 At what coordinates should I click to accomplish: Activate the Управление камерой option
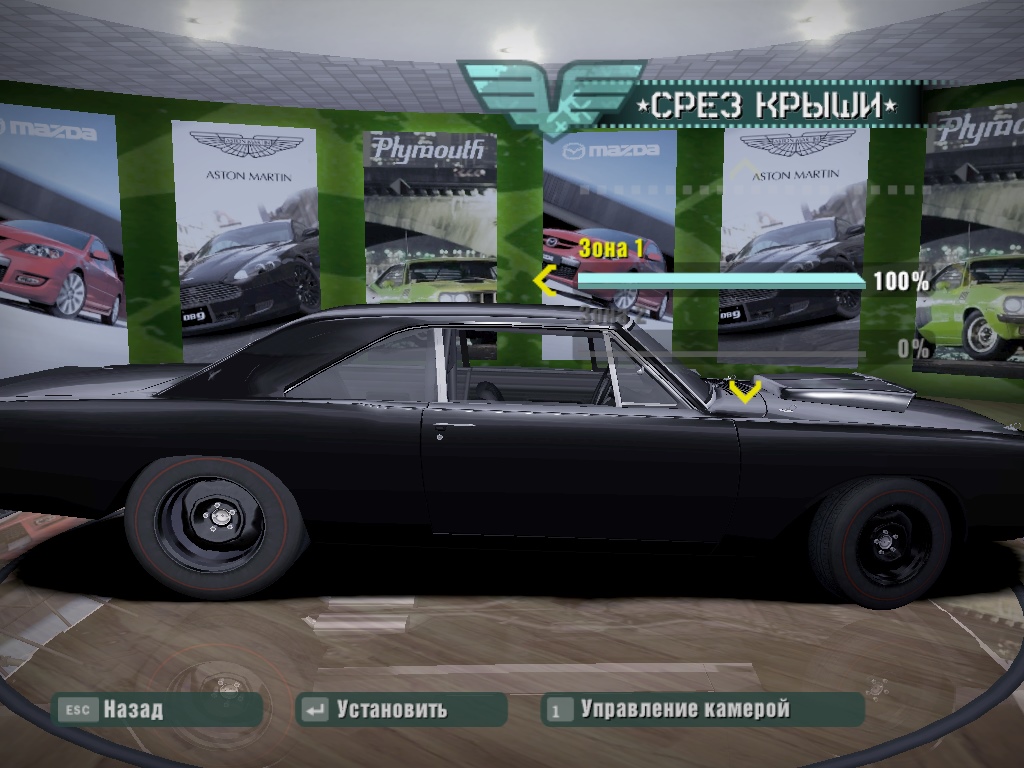[x=702, y=710]
